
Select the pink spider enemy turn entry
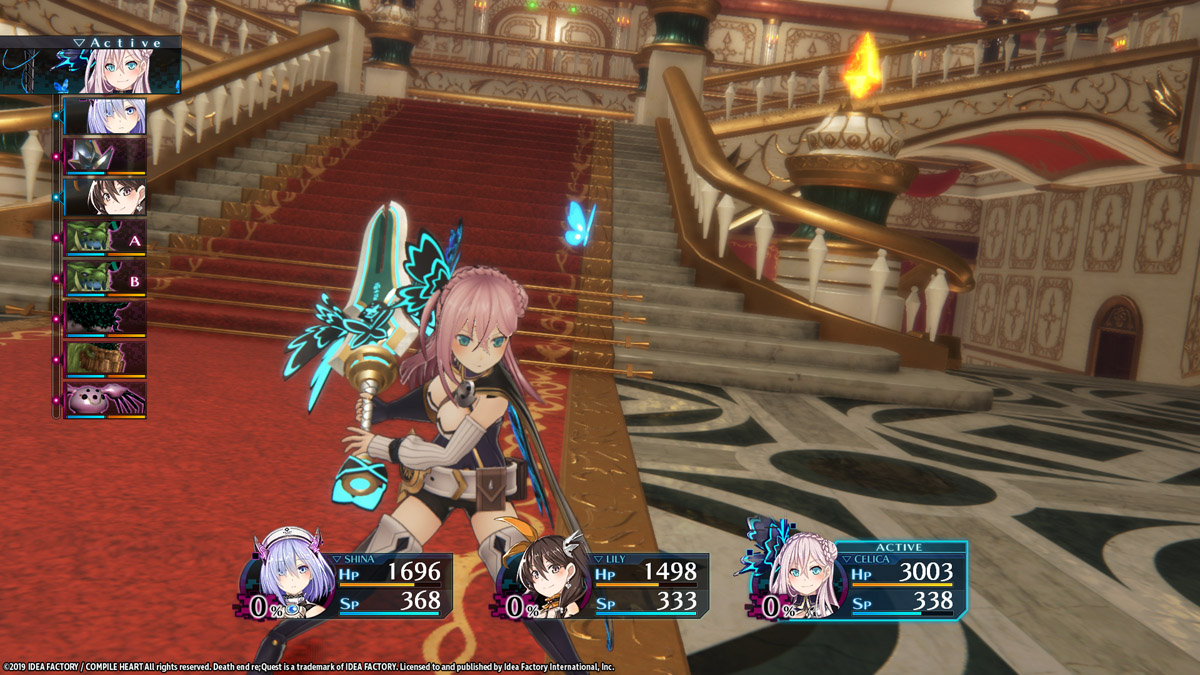pos(105,399)
